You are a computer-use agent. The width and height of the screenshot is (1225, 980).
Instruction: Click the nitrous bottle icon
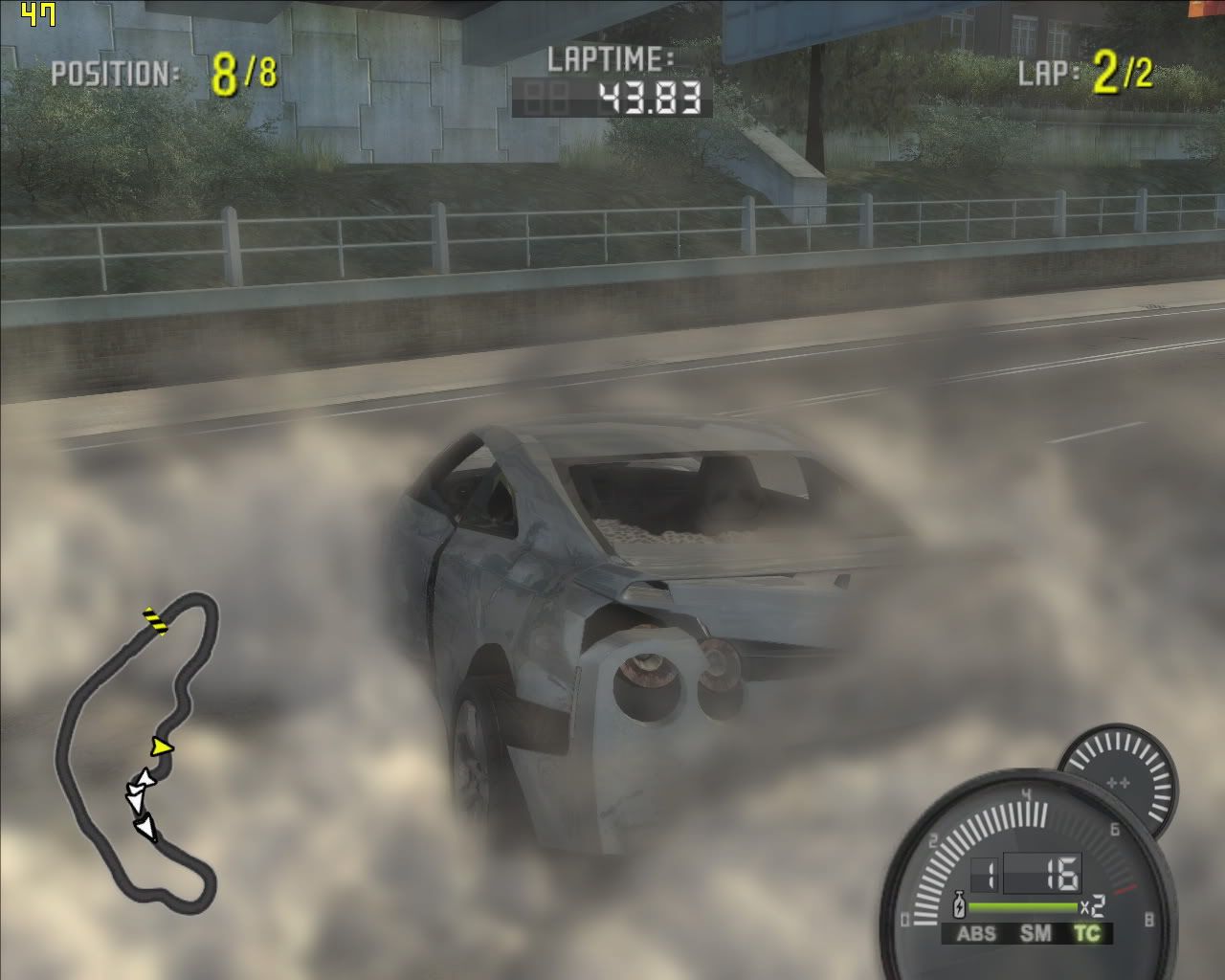[x=958, y=905]
